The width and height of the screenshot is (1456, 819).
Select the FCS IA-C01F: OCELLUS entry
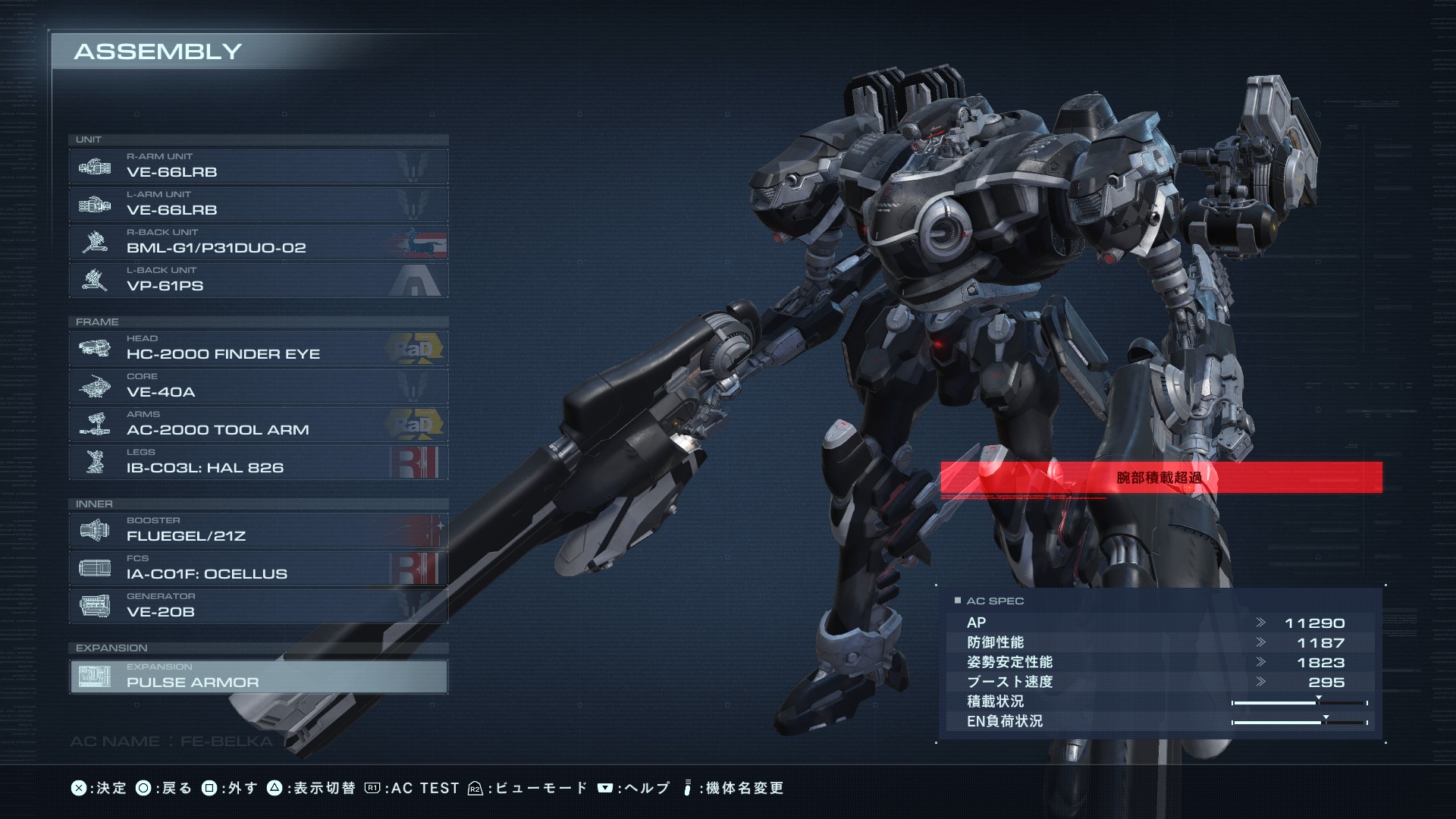tap(258, 568)
